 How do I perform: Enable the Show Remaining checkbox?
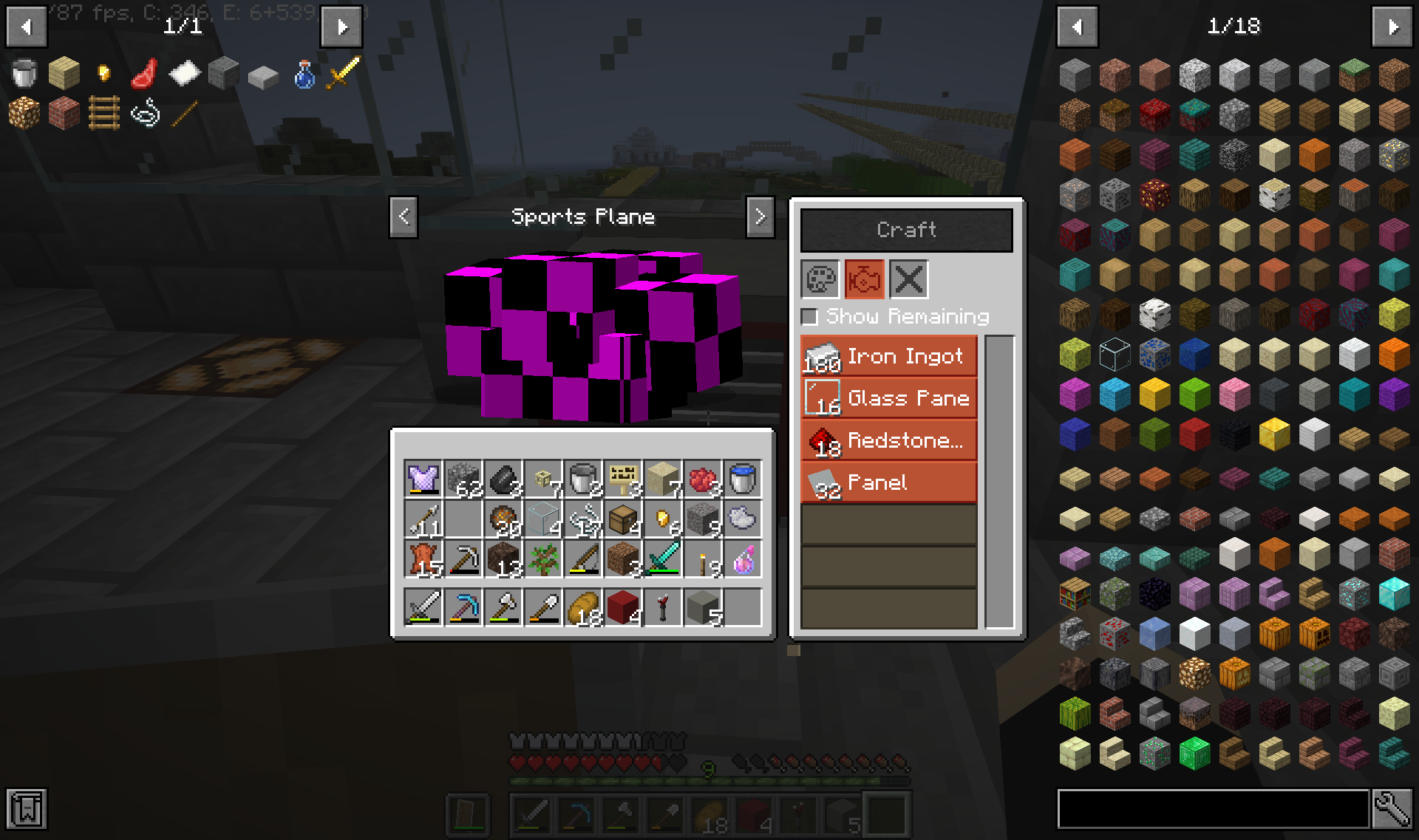[810, 316]
